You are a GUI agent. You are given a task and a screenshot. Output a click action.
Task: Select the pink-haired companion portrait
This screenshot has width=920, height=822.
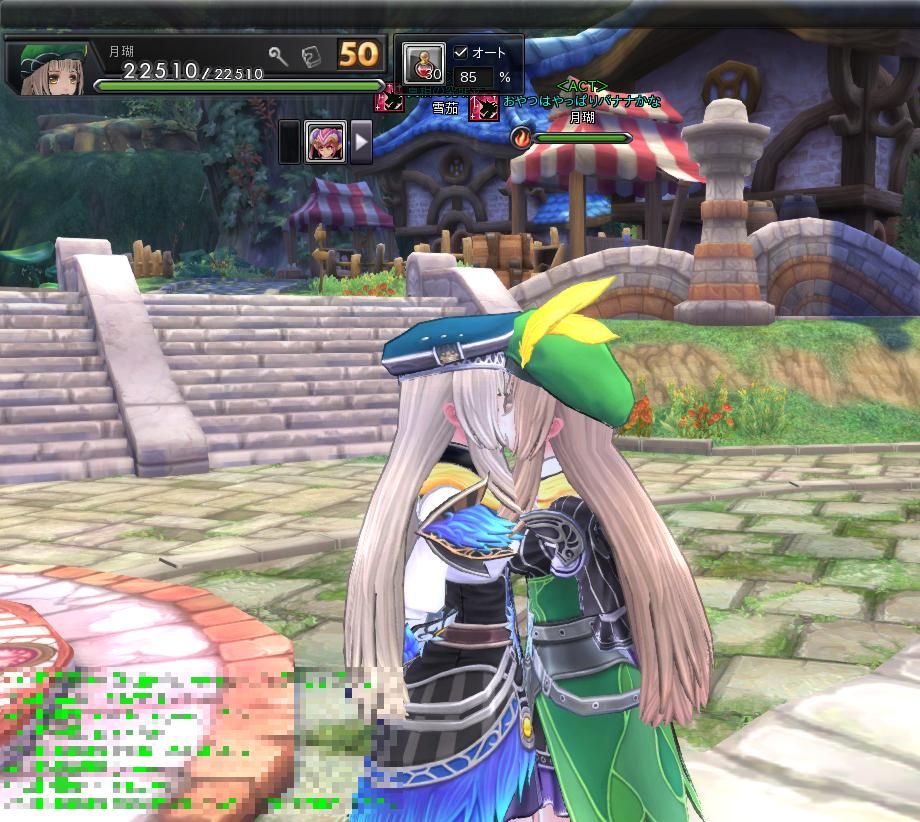[326, 141]
